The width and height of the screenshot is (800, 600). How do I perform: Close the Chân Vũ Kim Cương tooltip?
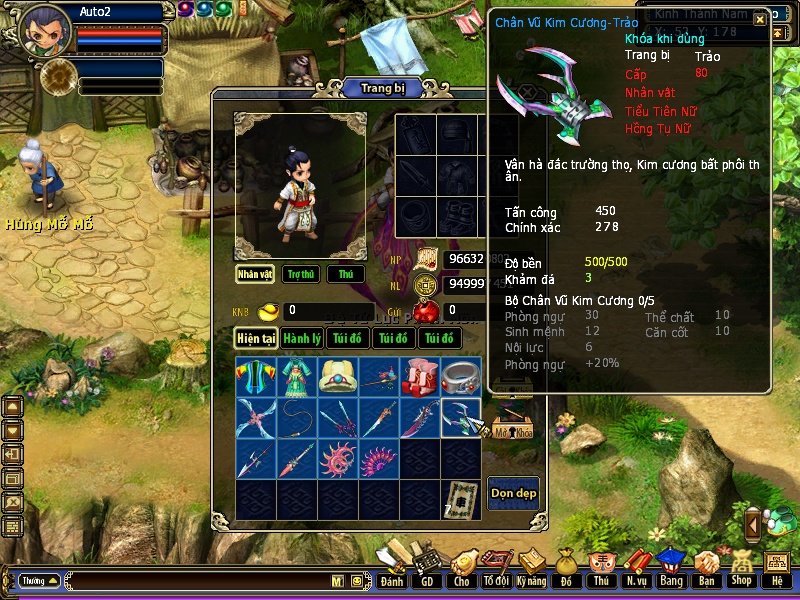pos(760,19)
